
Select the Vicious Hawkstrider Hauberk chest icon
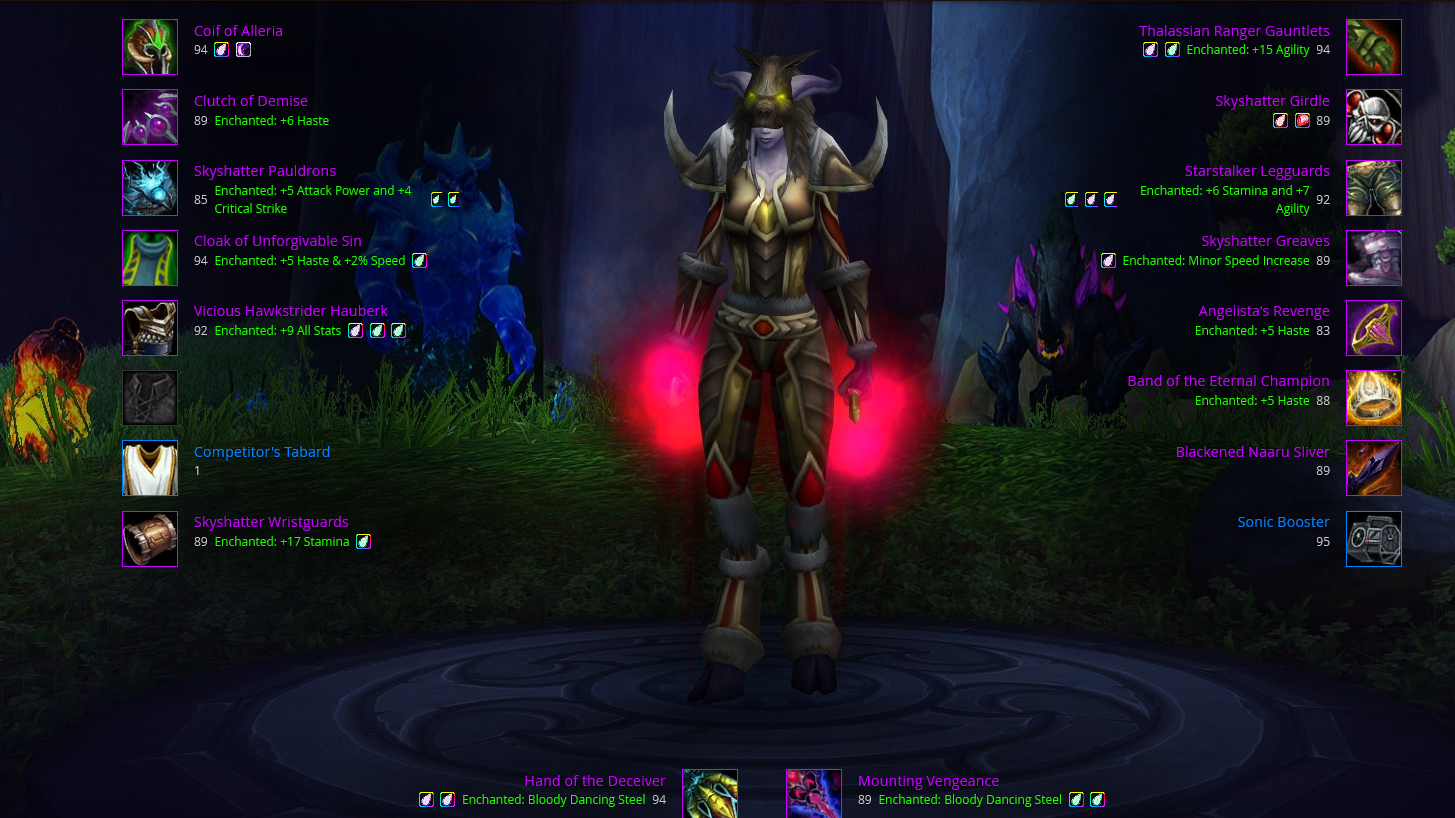click(150, 328)
